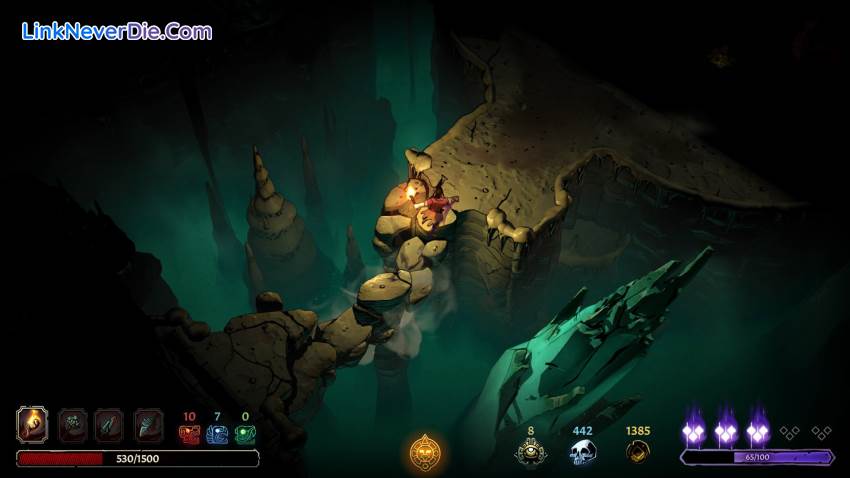Click the gold coin currency icon
Viewport: 850px width, 478px height.
(638, 452)
